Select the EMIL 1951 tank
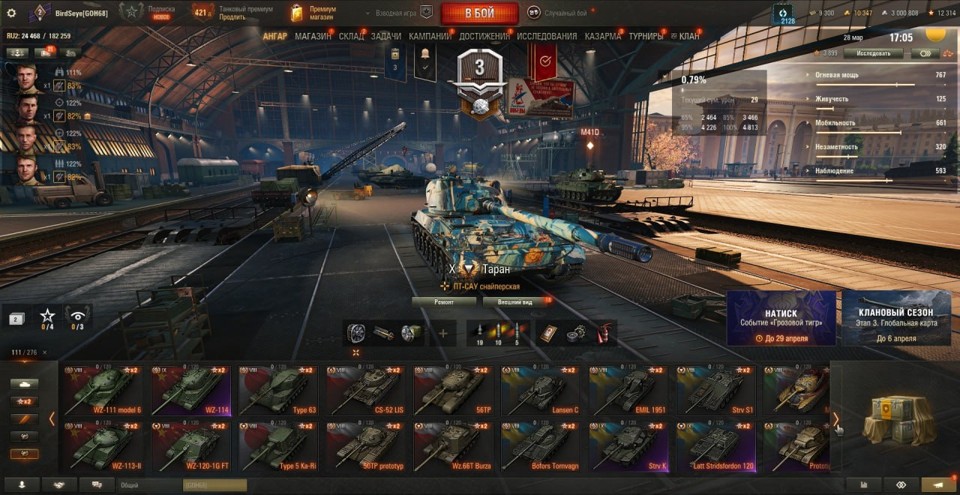 tap(628, 390)
